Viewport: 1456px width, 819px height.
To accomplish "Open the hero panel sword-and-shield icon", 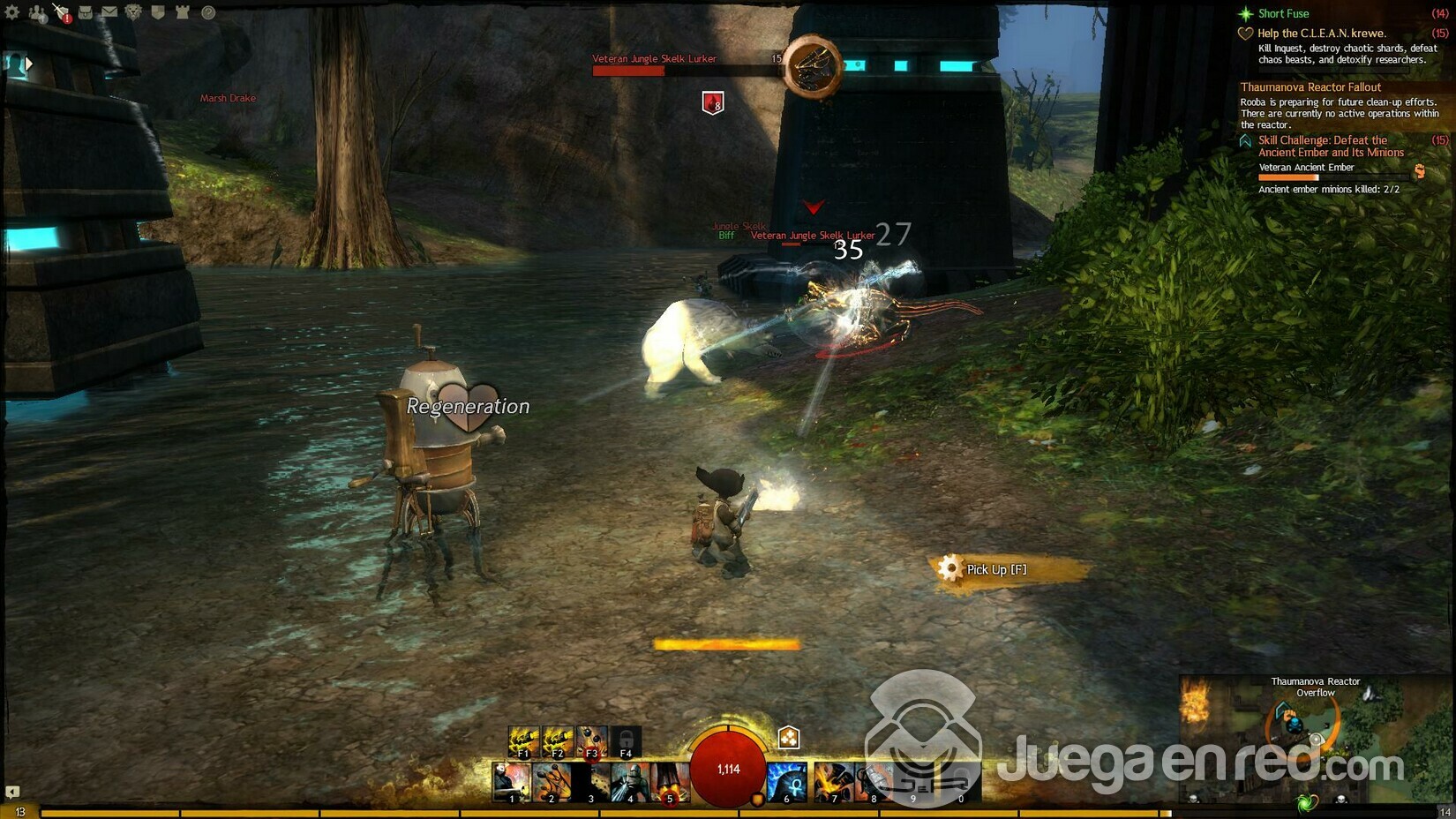I will pos(61,12).
